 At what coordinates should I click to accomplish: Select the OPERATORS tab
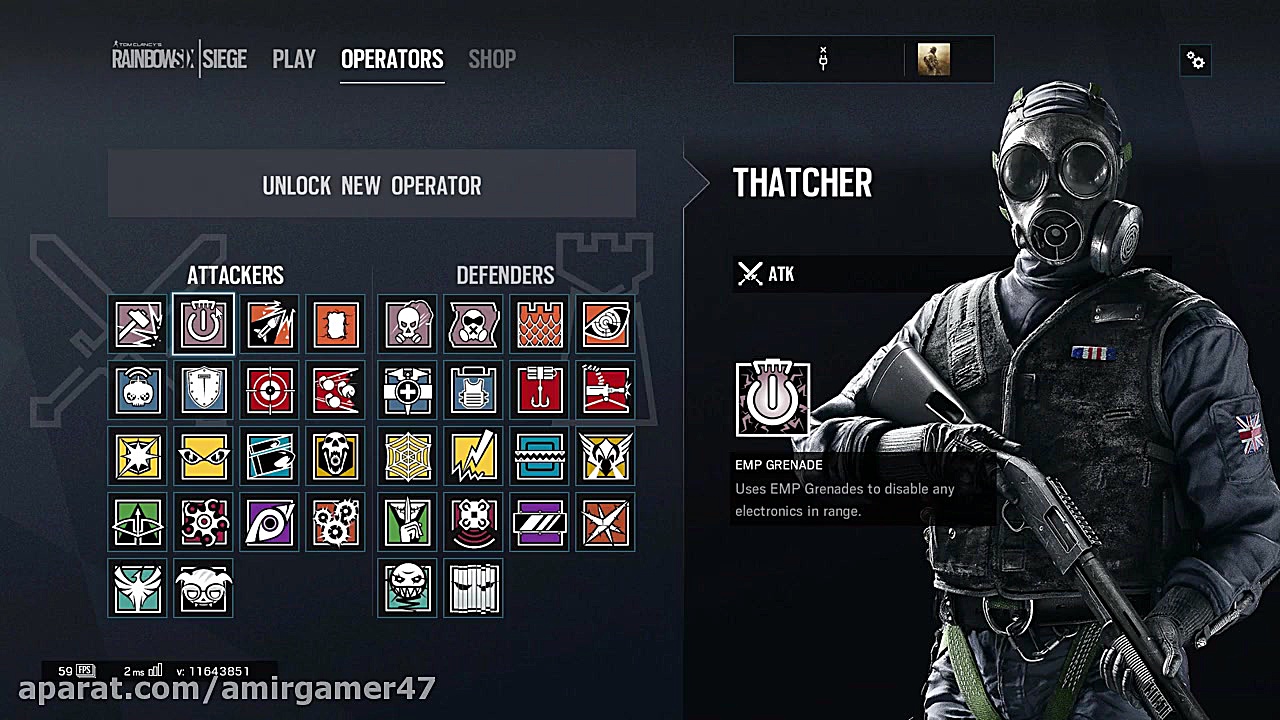(x=392, y=60)
